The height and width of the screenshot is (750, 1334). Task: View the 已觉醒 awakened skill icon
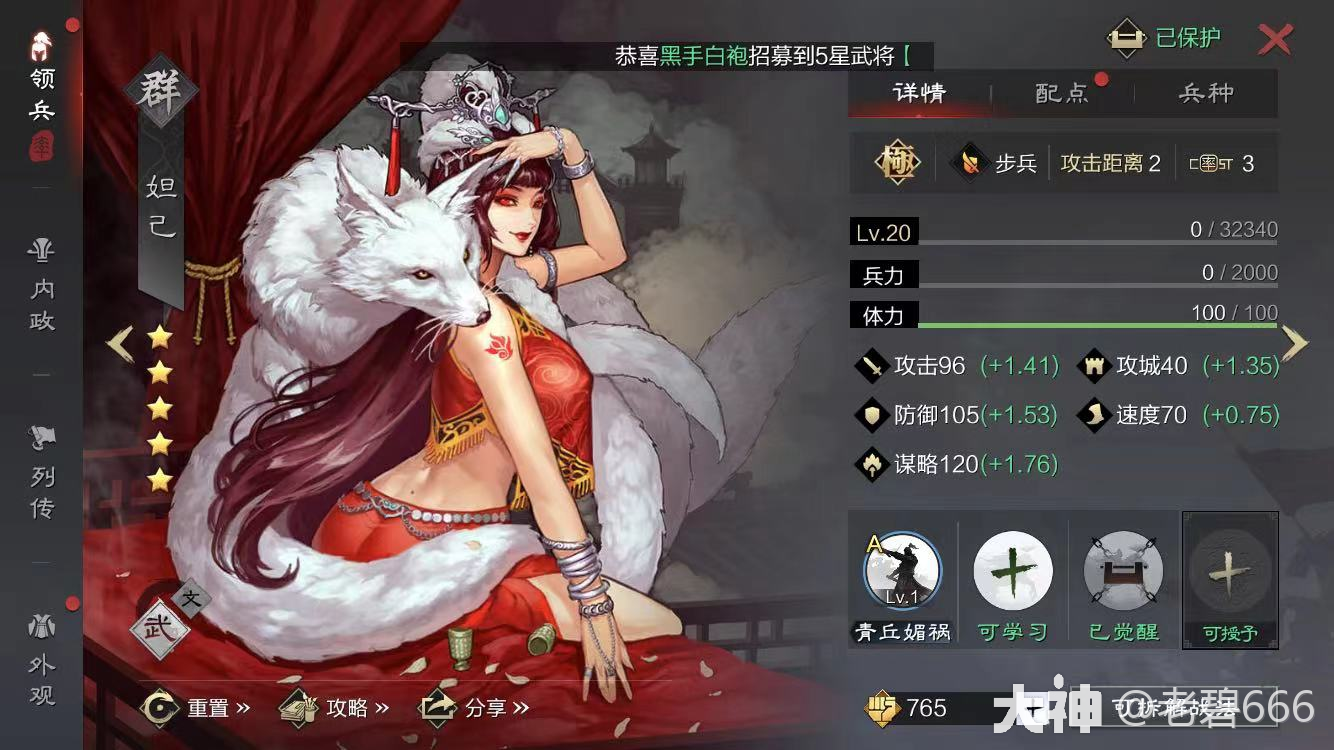[x=1121, y=572]
